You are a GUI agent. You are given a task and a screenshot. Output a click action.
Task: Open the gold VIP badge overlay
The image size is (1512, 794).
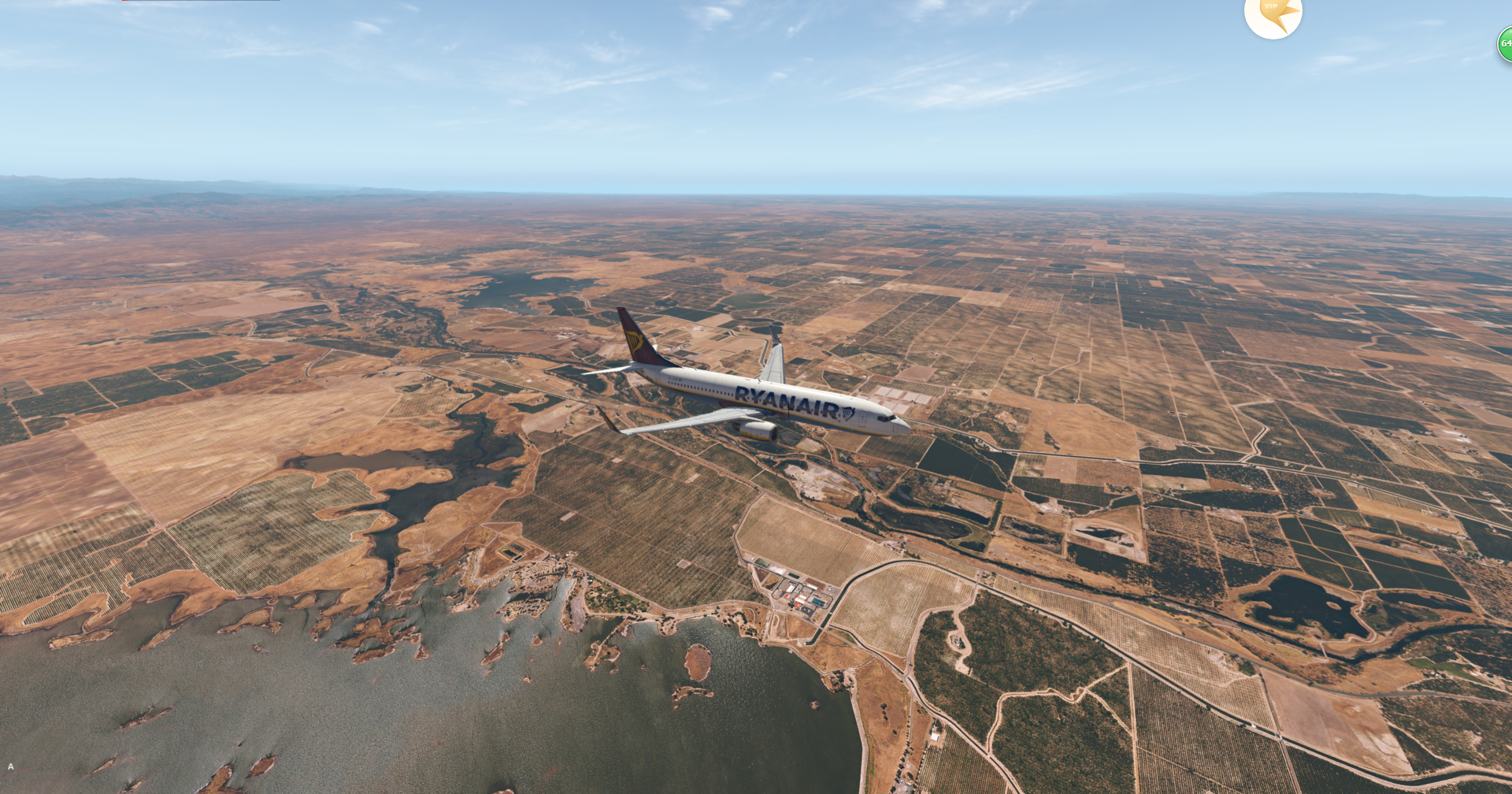pos(1273,13)
